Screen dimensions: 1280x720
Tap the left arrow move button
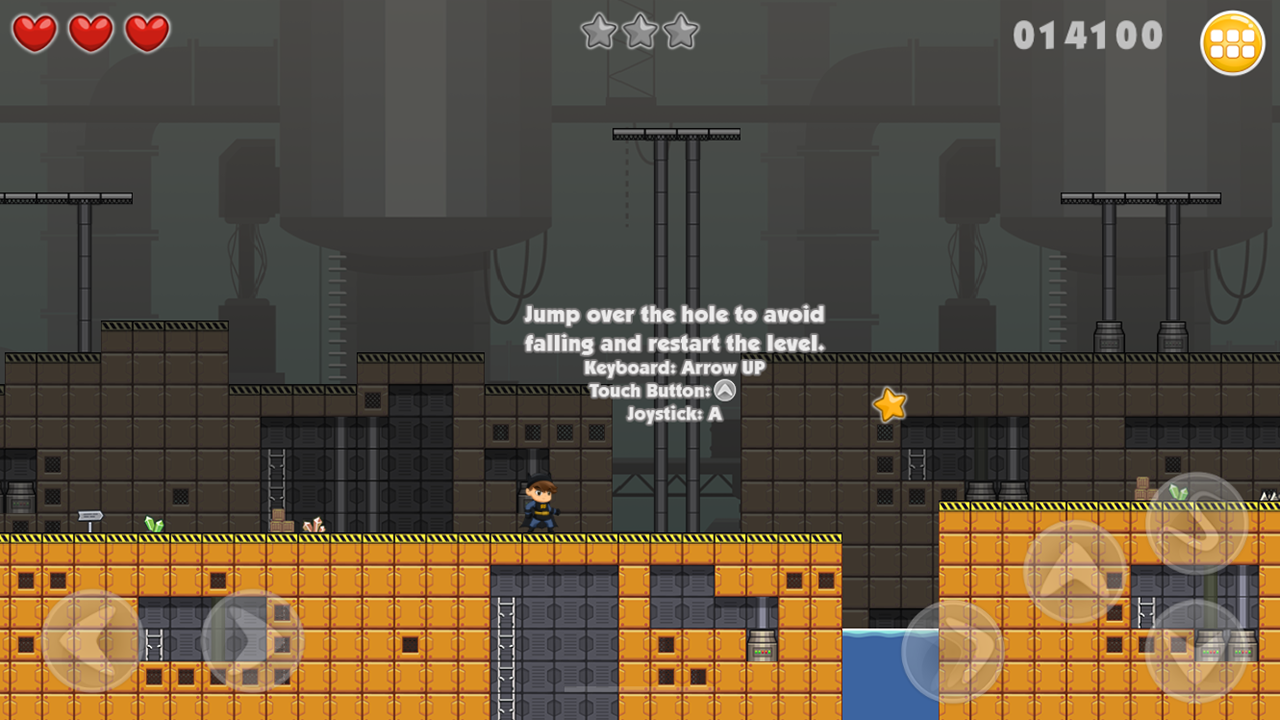point(92,641)
